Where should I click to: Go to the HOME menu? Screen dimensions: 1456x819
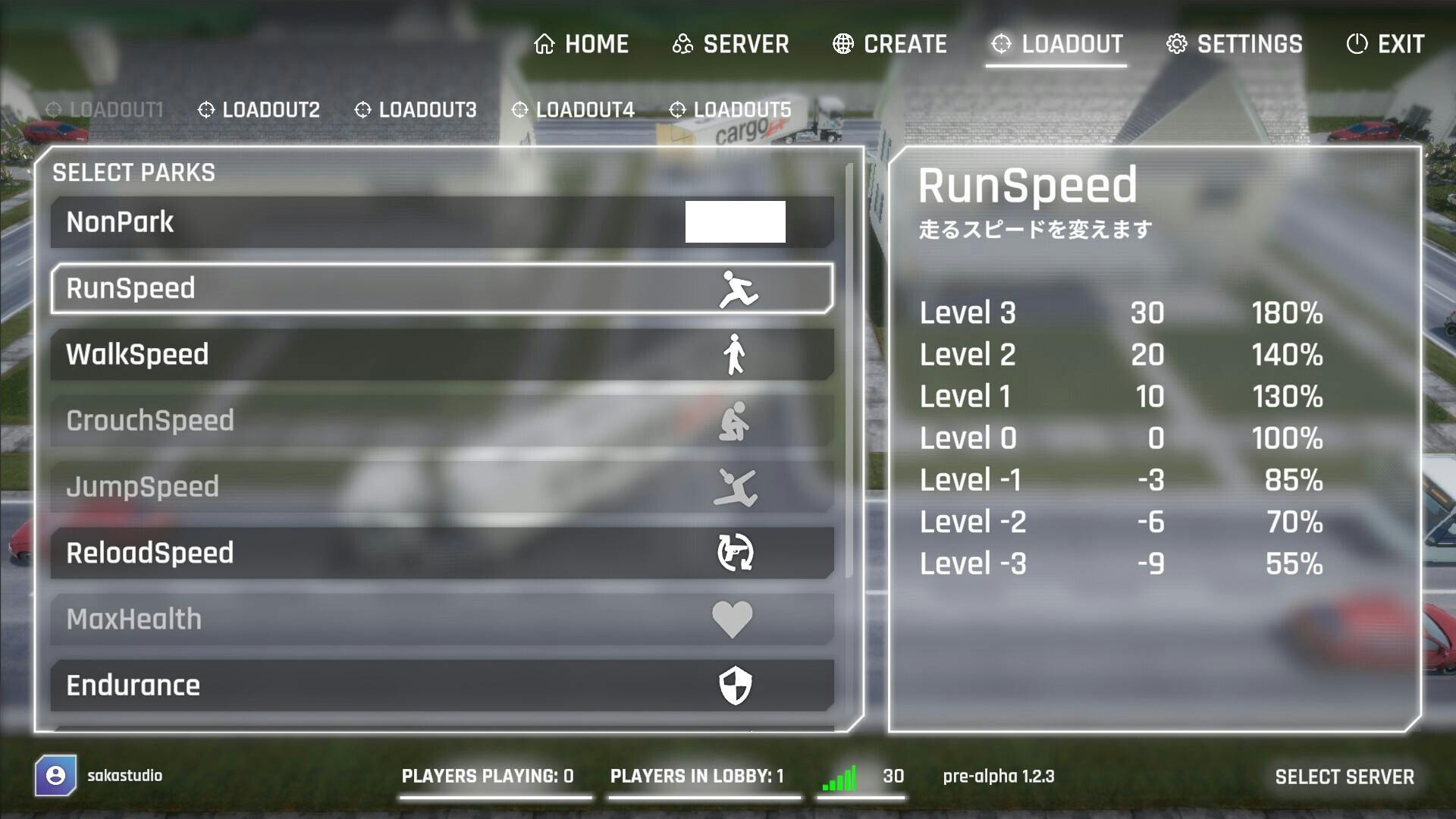(582, 44)
